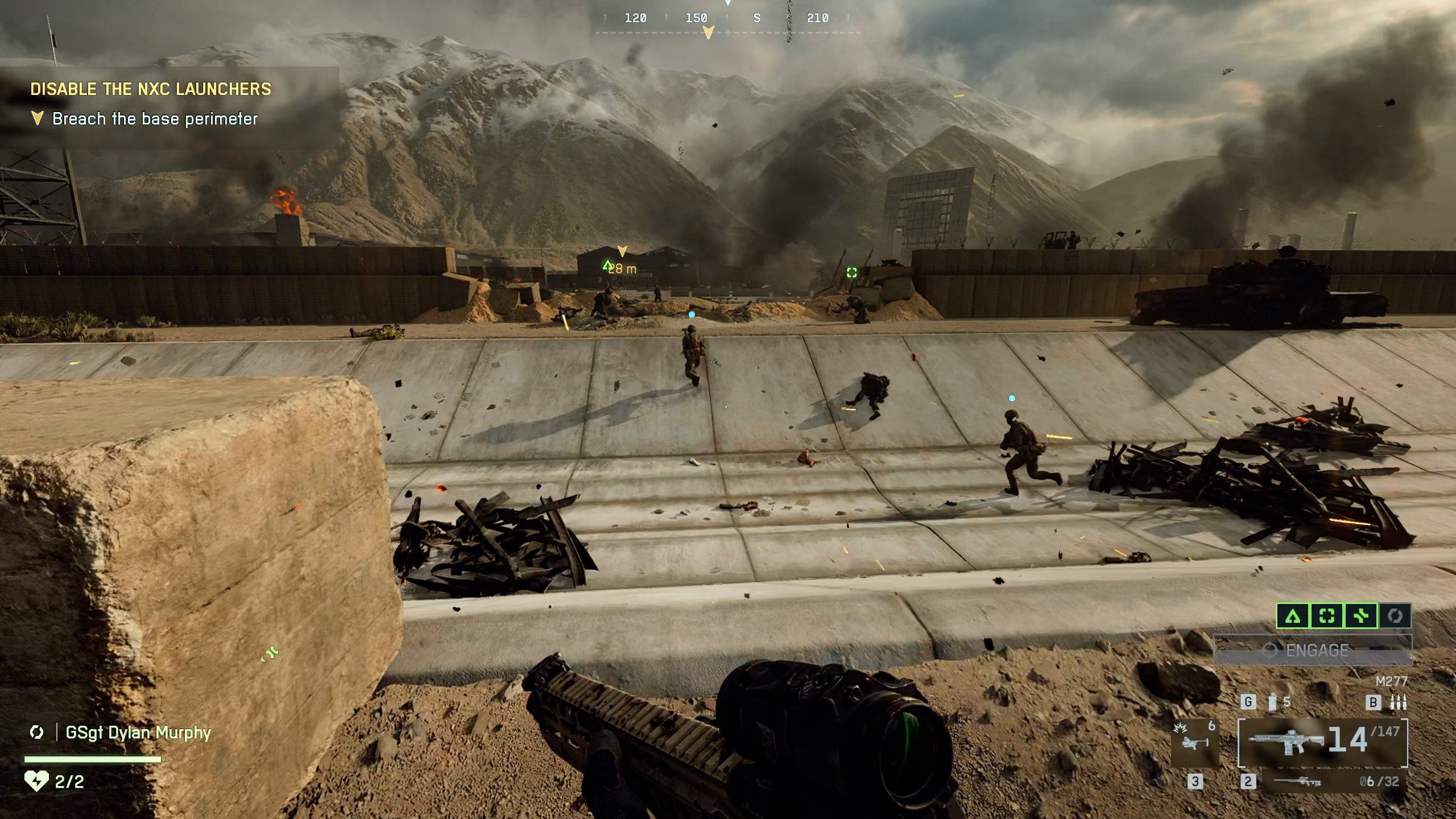
Task: Select the grenade launcher gadget slot
Action: (1195, 741)
